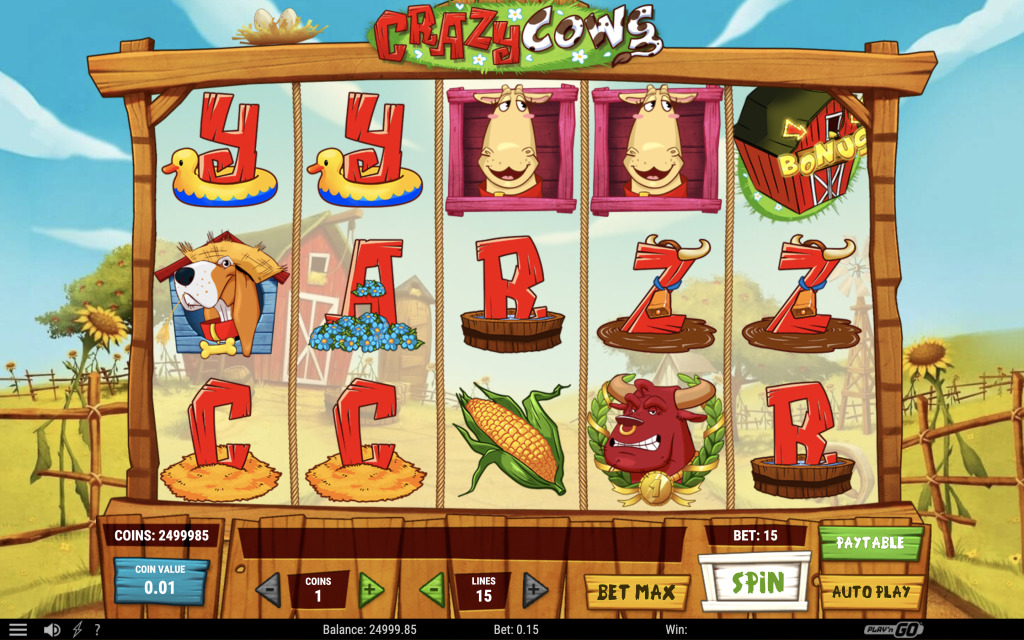Click the Bet Max button
The width and height of the screenshot is (1024, 640).
(x=636, y=592)
